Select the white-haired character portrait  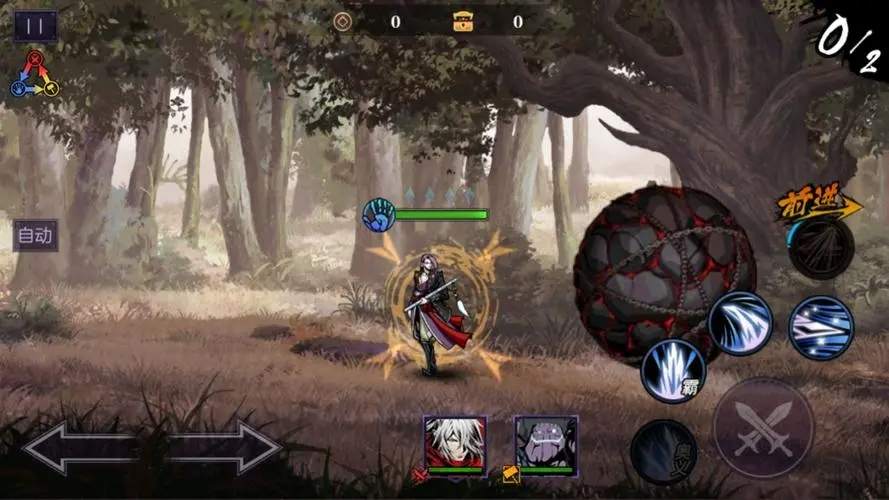tap(454, 442)
